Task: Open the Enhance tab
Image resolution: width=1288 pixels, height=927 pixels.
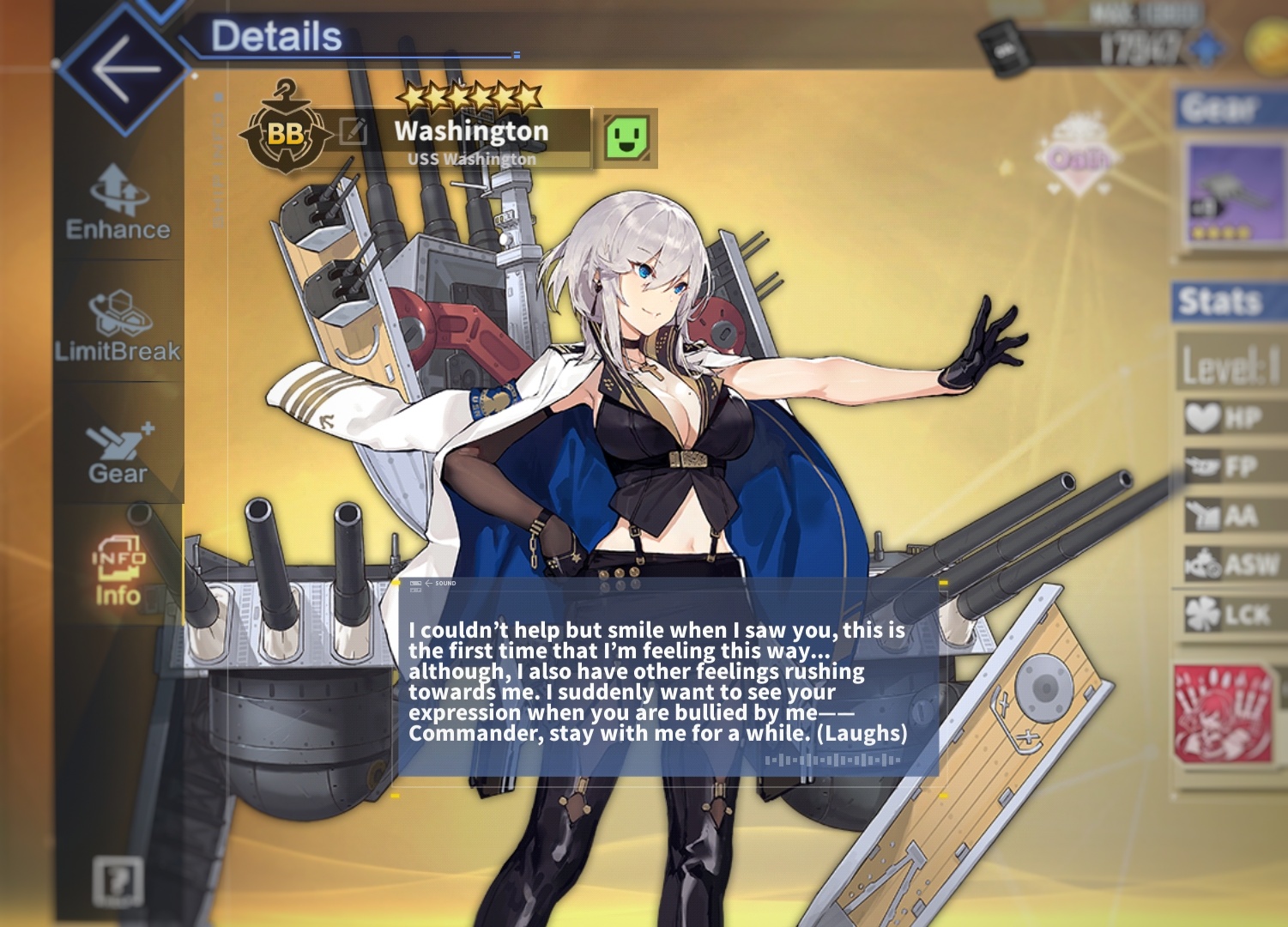Action: [x=118, y=203]
